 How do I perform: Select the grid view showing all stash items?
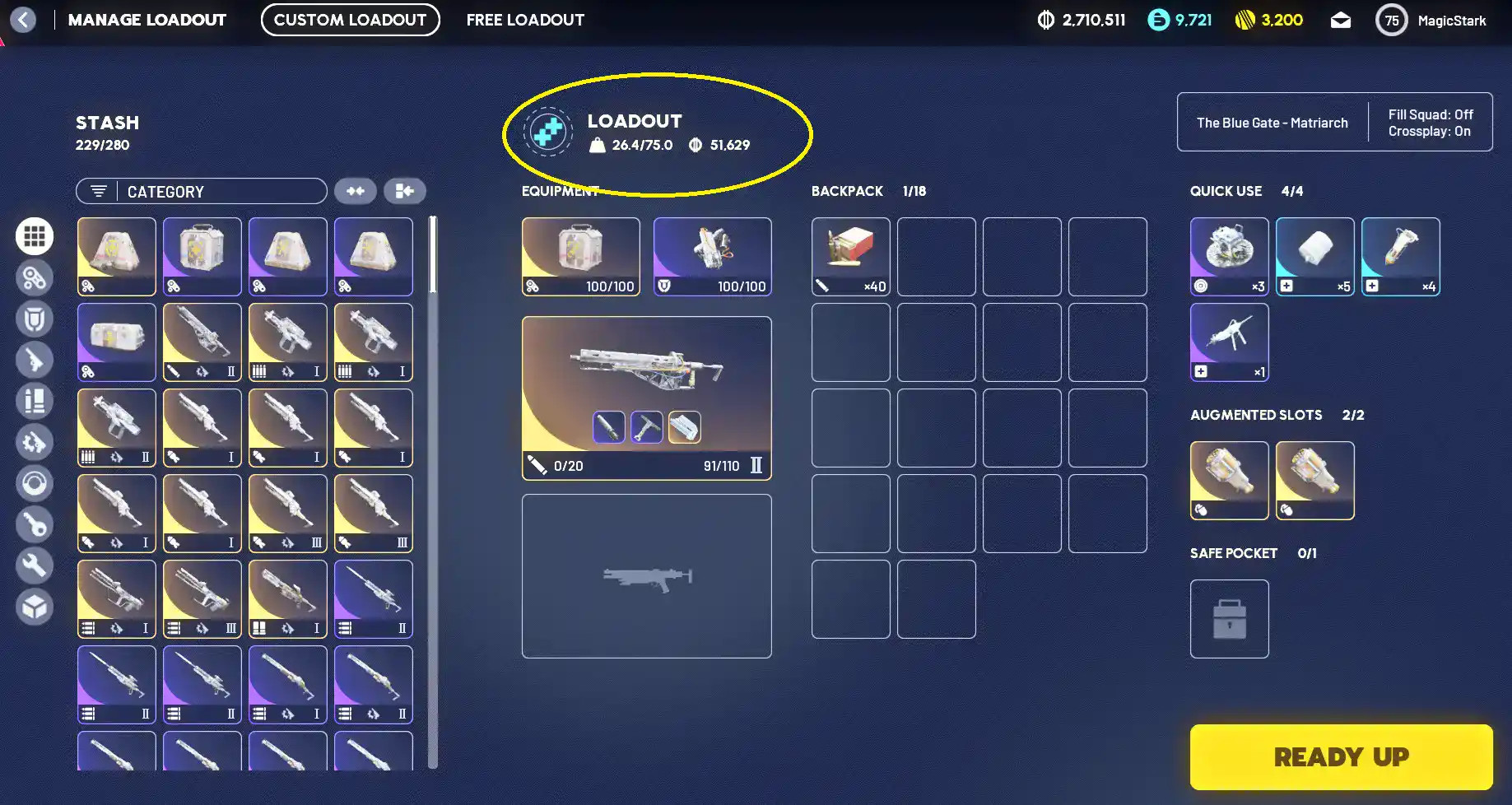[x=35, y=236]
